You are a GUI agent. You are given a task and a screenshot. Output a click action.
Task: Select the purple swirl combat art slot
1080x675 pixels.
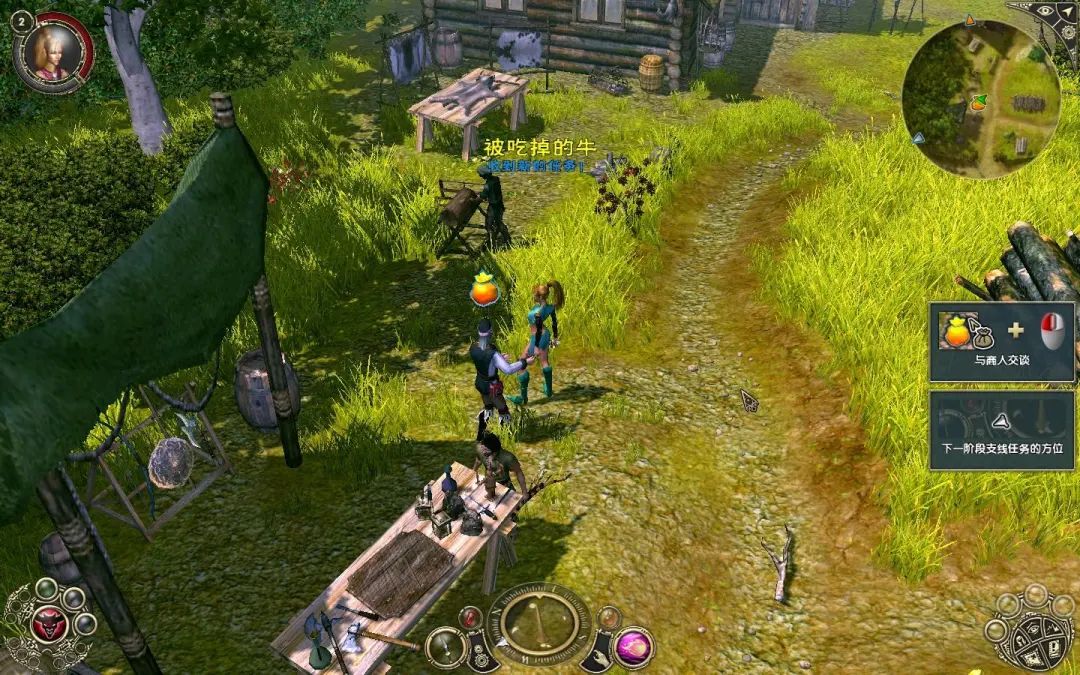tap(633, 647)
